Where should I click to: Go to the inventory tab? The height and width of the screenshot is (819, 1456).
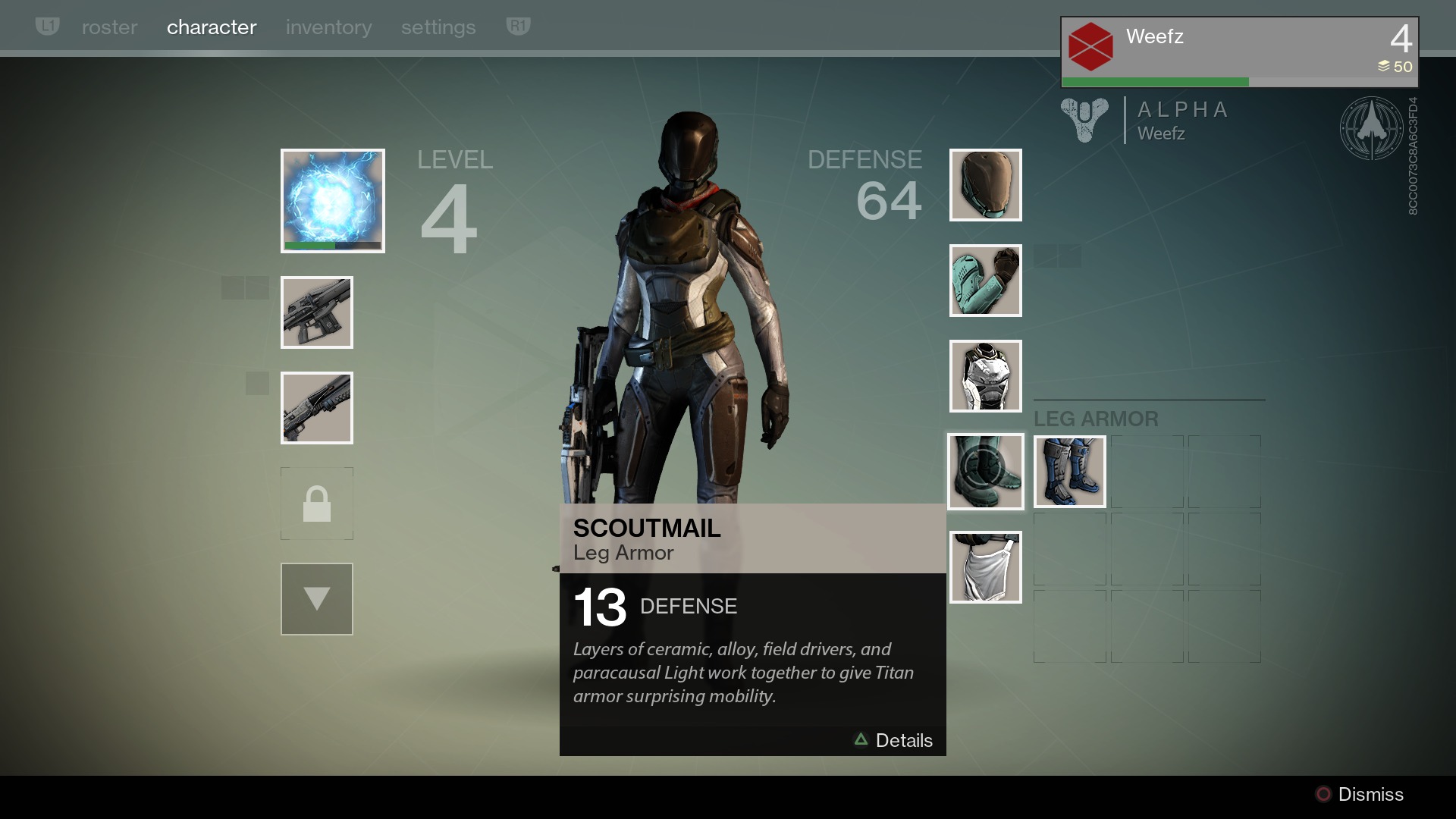click(328, 27)
